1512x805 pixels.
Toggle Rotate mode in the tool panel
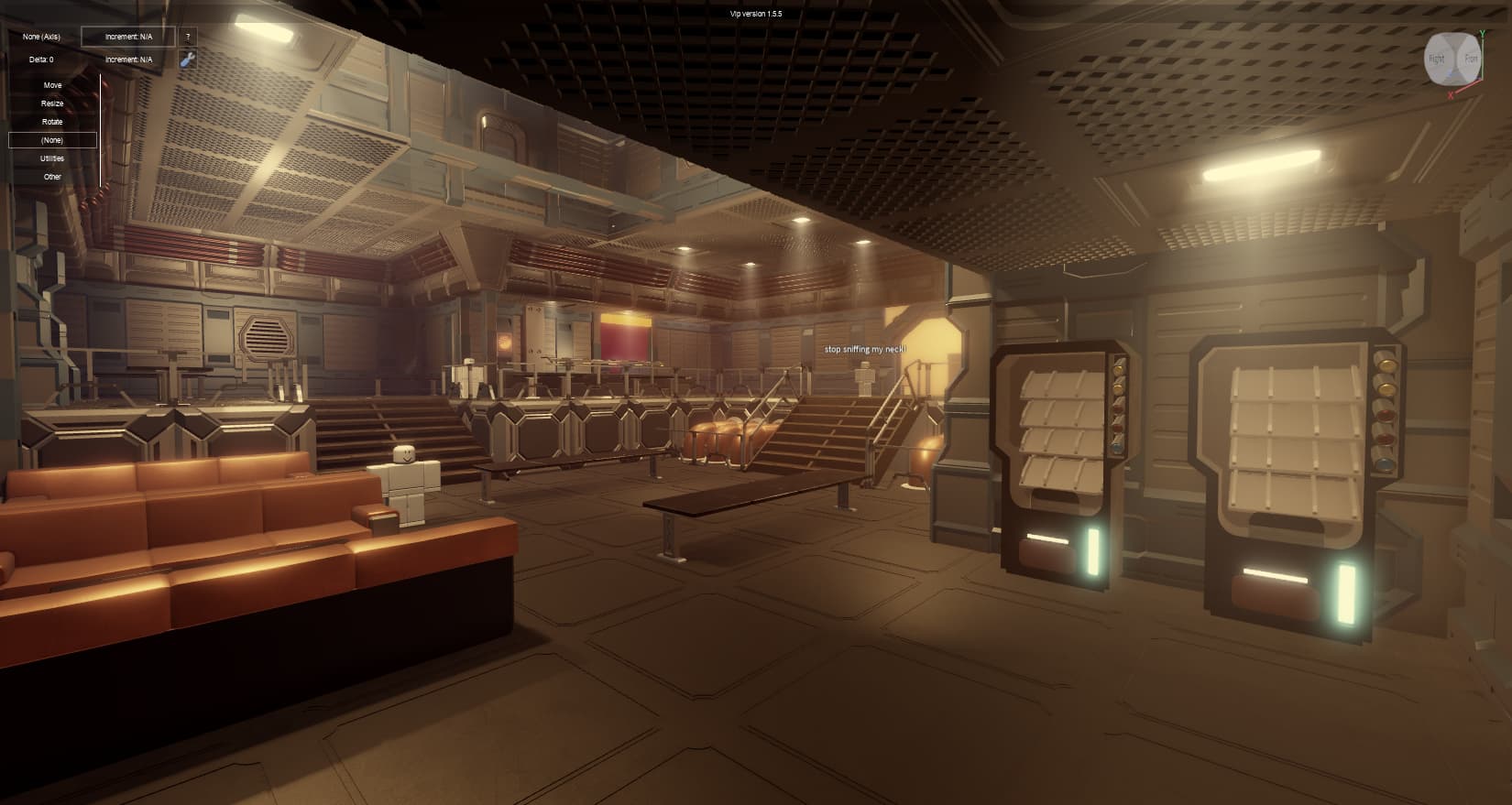coord(52,122)
